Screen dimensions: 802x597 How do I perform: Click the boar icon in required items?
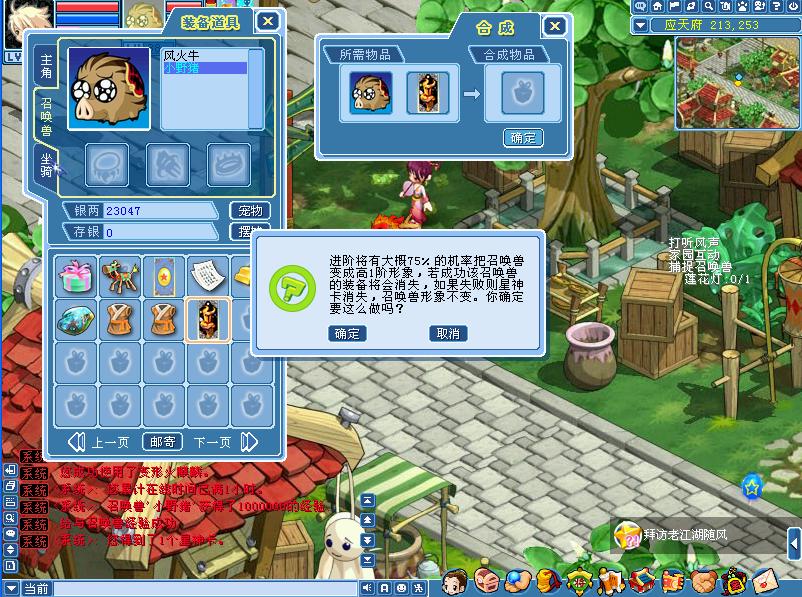click(364, 93)
